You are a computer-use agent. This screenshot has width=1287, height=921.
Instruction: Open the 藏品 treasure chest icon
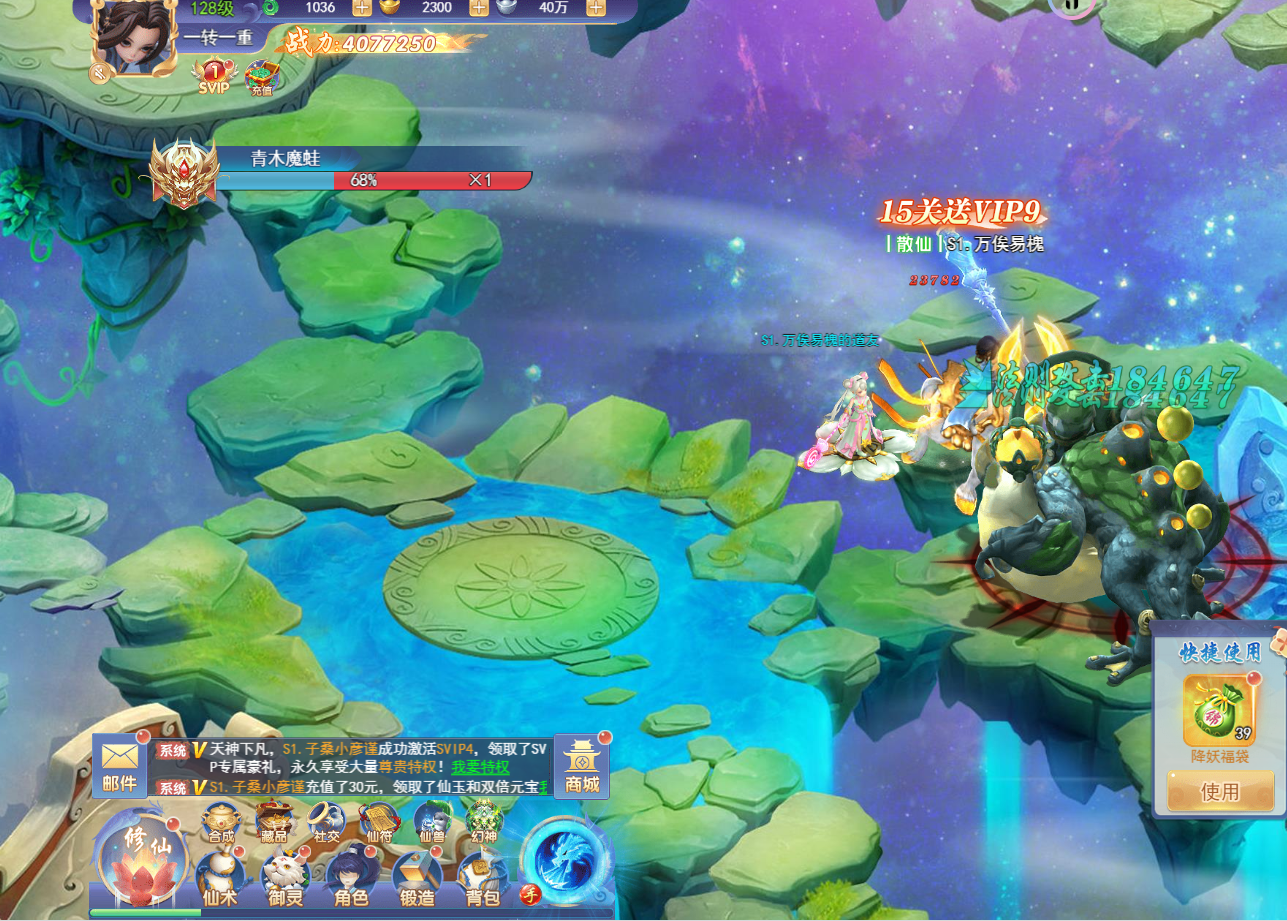[272, 820]
